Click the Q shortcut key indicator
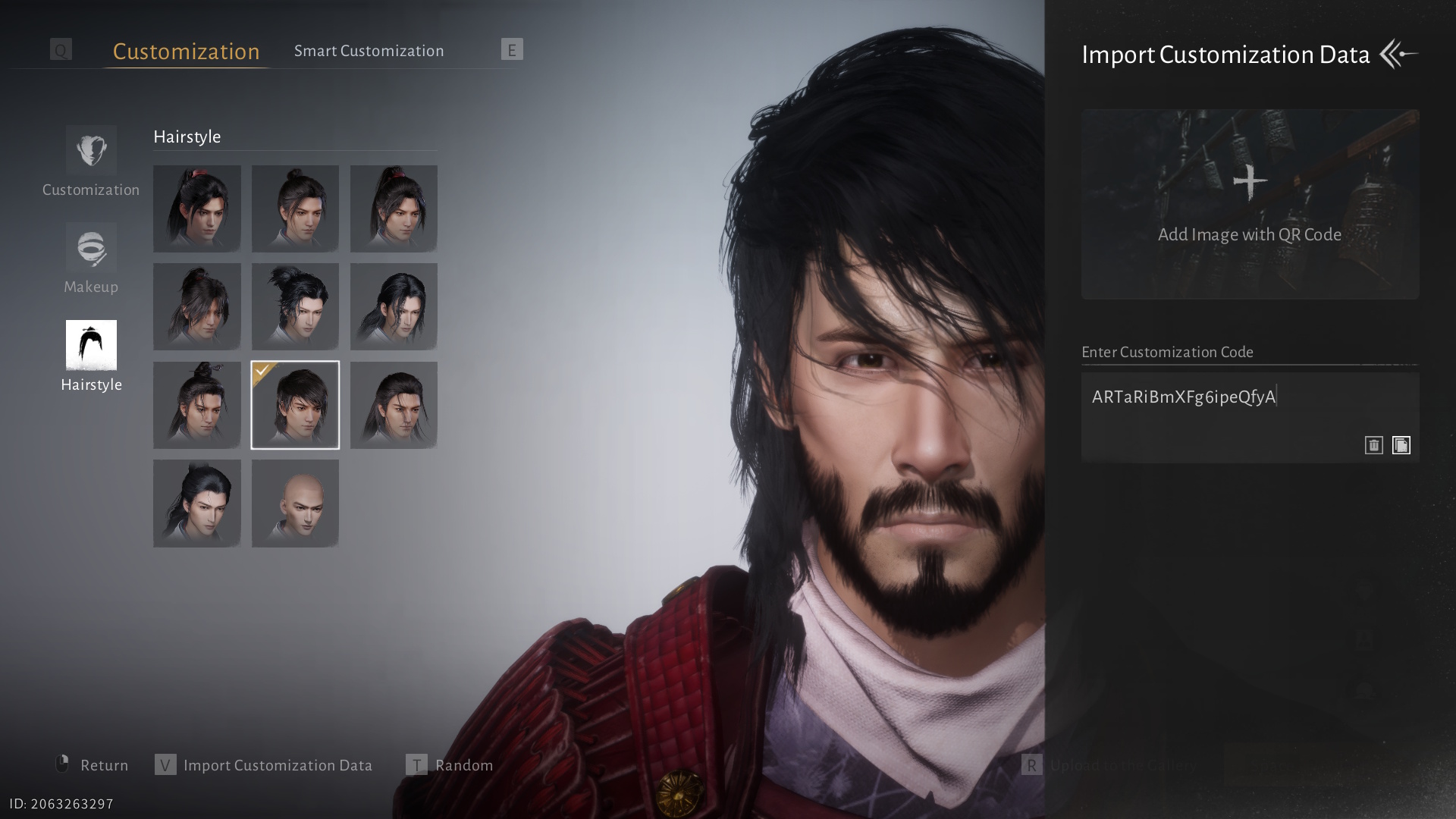 pyautogui.click(x=60, y=49)
